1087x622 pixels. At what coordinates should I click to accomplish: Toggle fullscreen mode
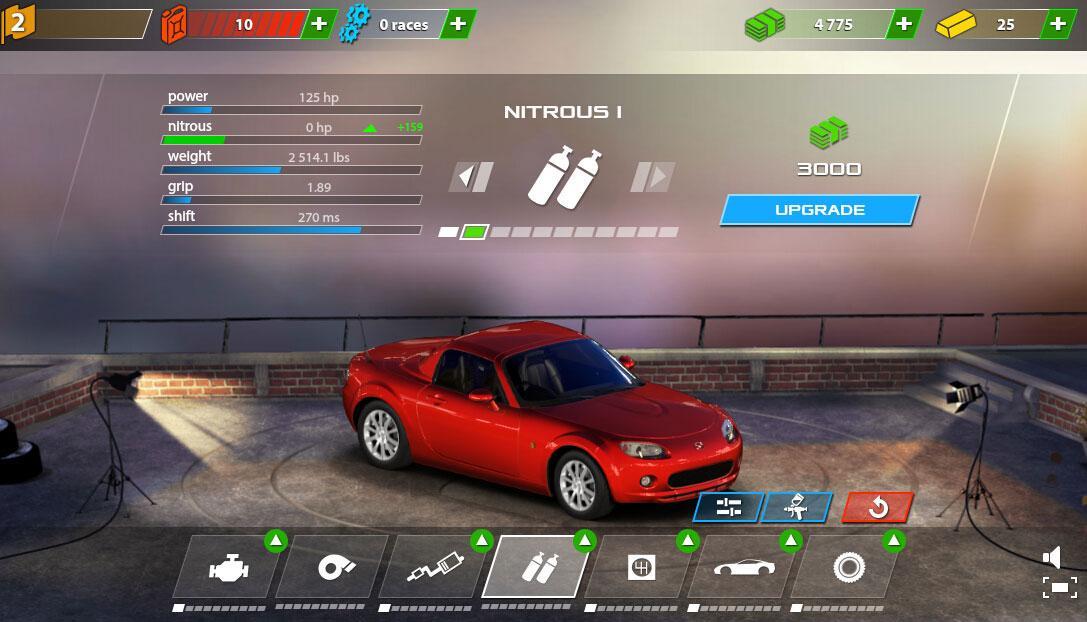tap(1060, 587)
